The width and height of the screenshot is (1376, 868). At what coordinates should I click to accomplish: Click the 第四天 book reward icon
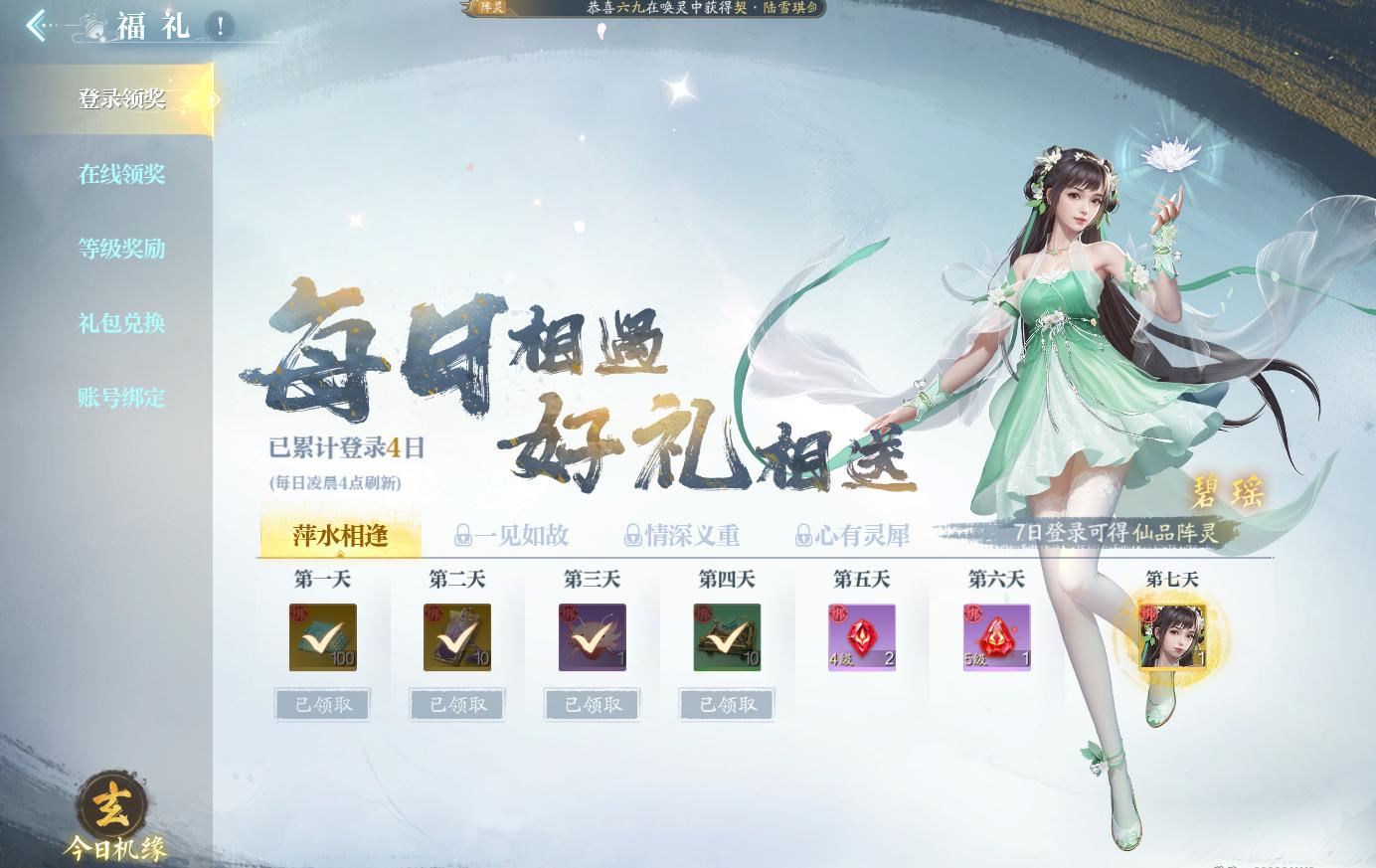pyautogui.click(x=727, y=637)
